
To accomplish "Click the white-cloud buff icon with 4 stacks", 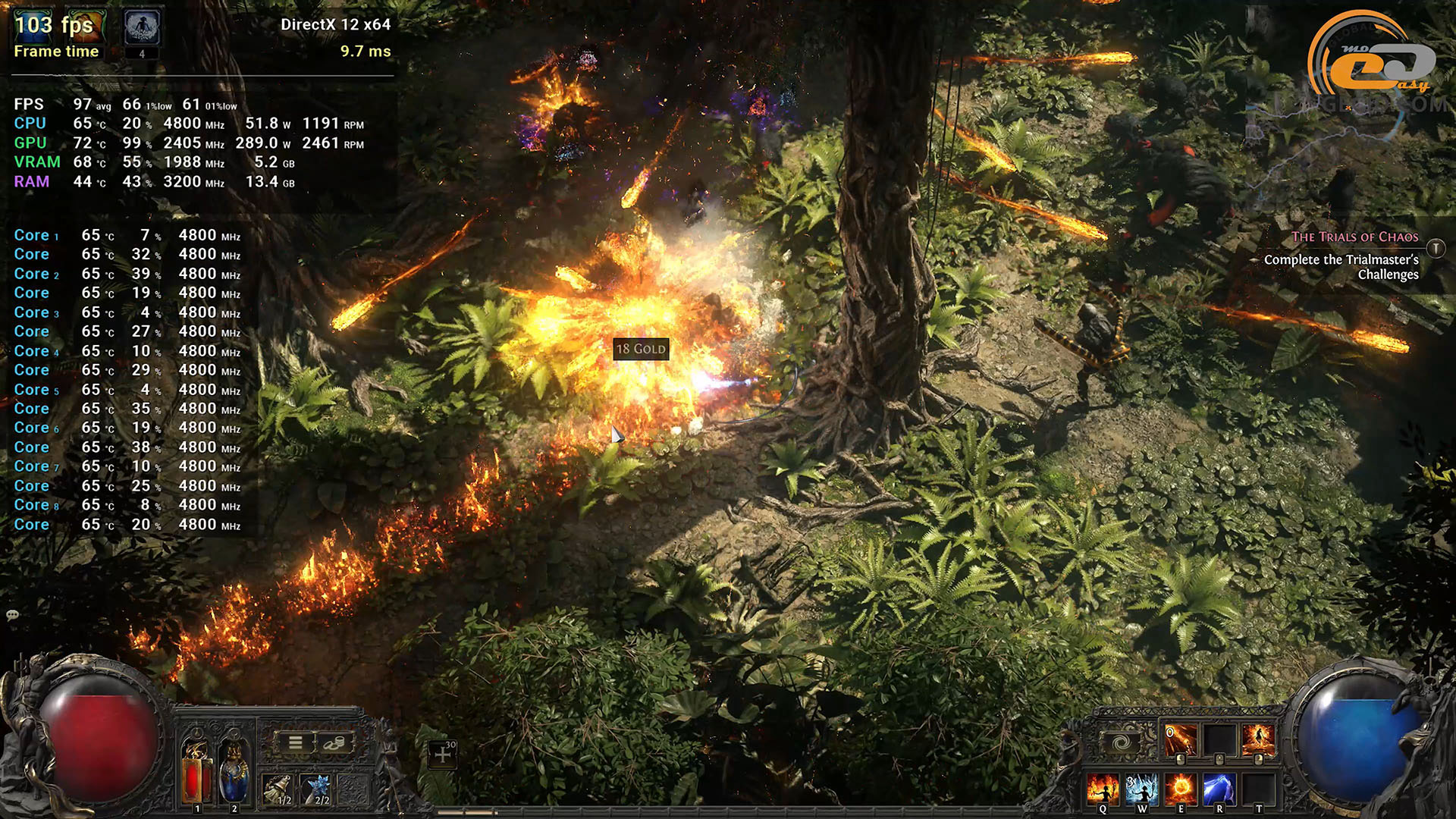I will pyautogui.click(x=142, y=29).
